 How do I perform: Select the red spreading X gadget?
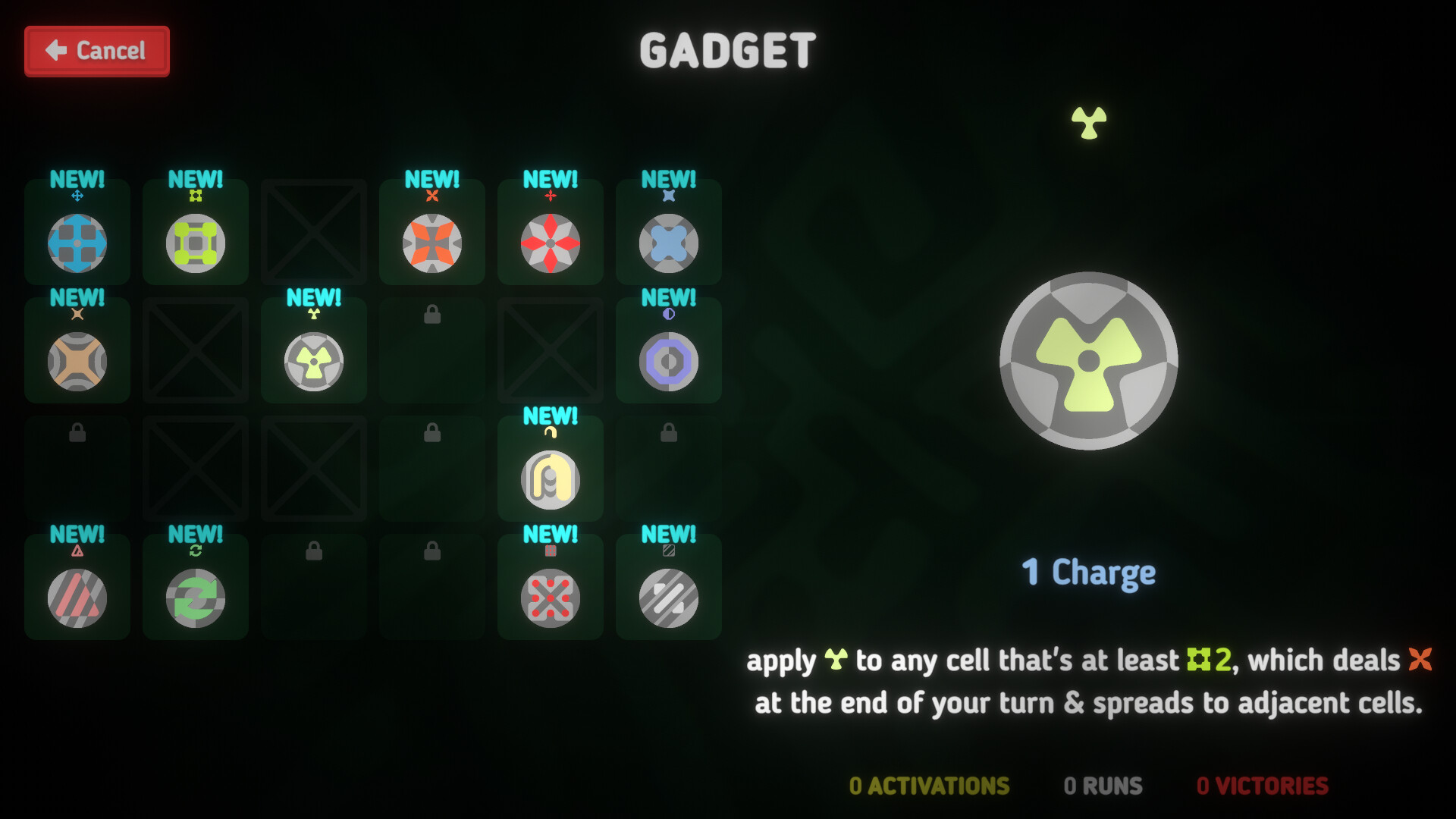coord(550,598)
